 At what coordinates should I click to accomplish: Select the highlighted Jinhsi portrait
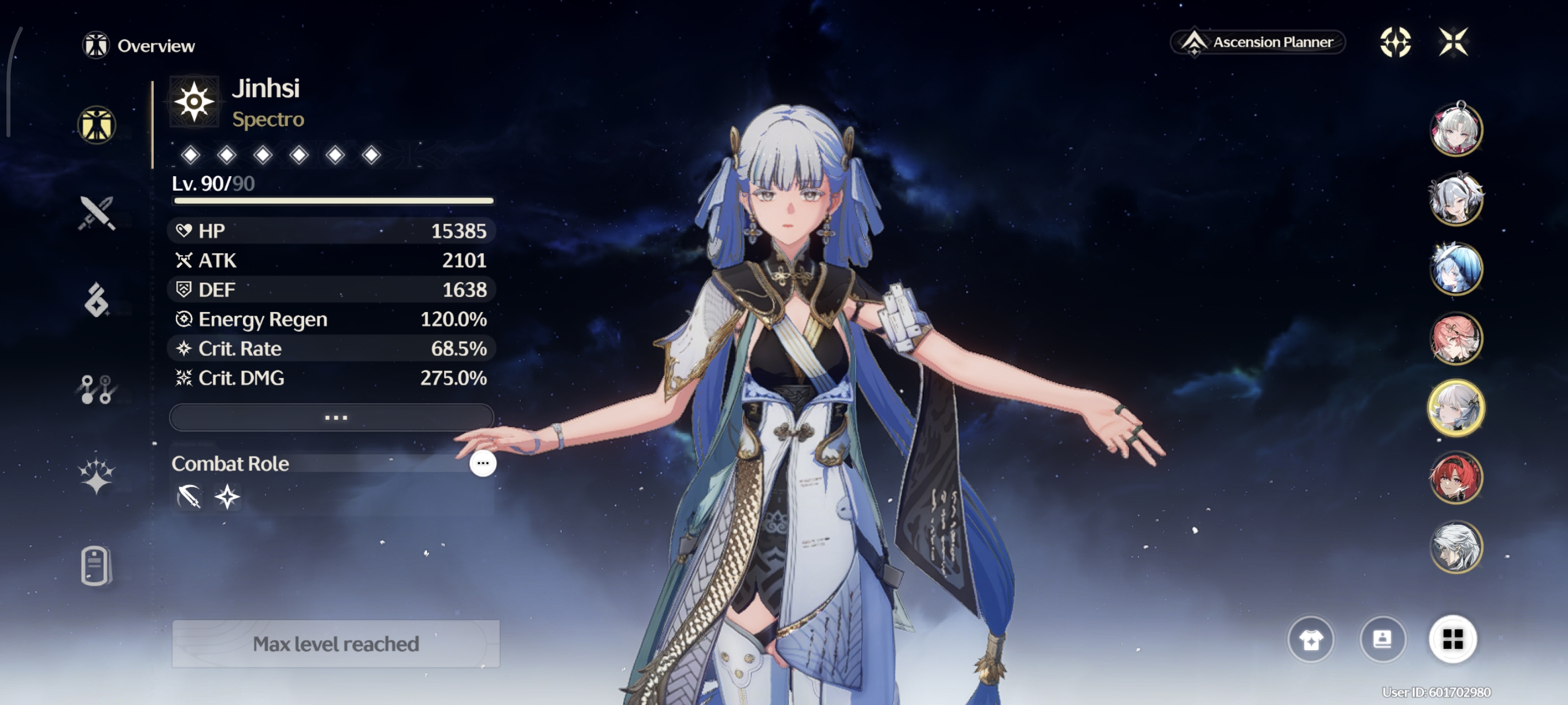(1455, 408)
